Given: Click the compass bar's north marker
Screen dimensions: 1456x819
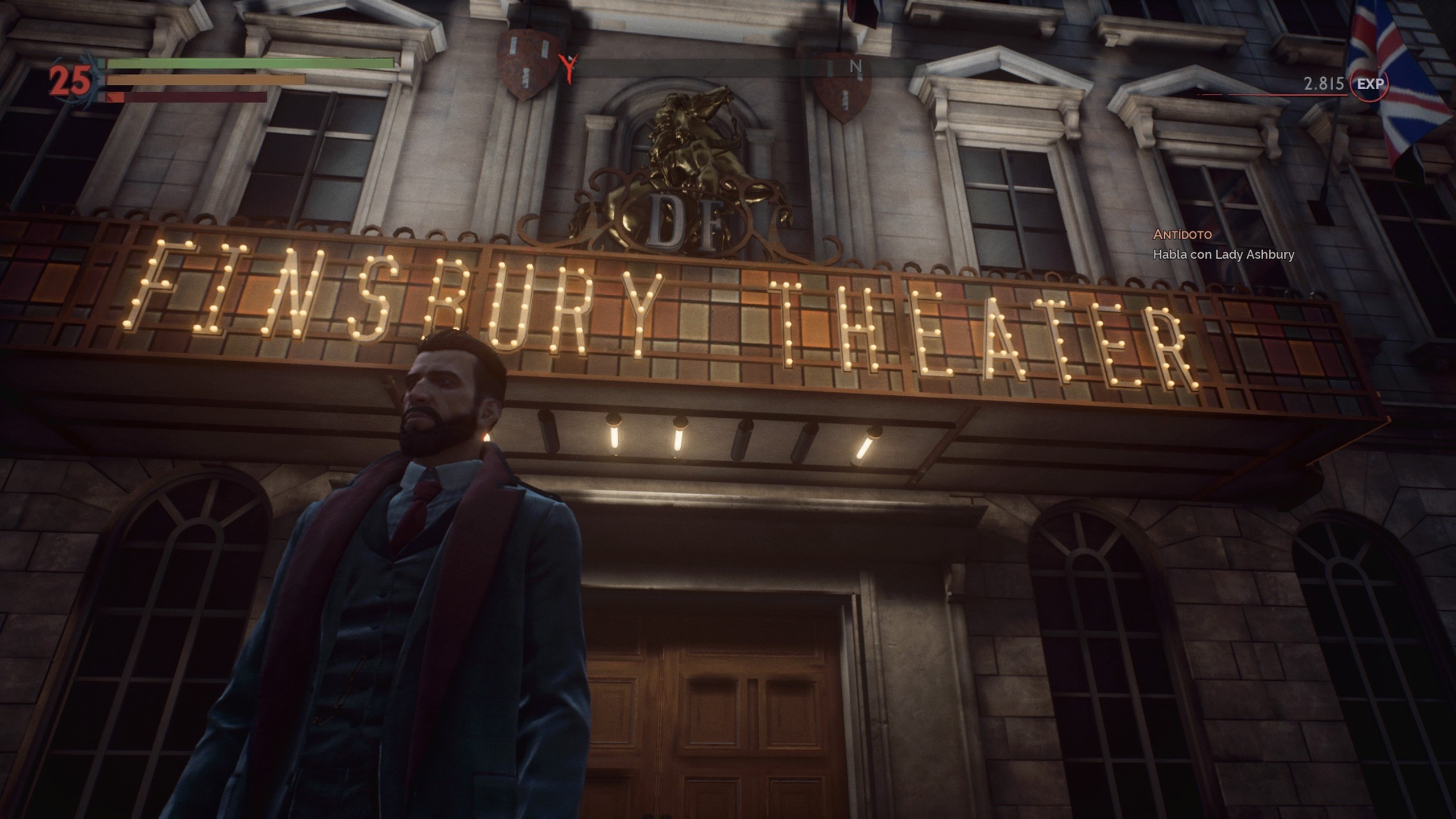Looking at the screenshot, I should point(855,67).
